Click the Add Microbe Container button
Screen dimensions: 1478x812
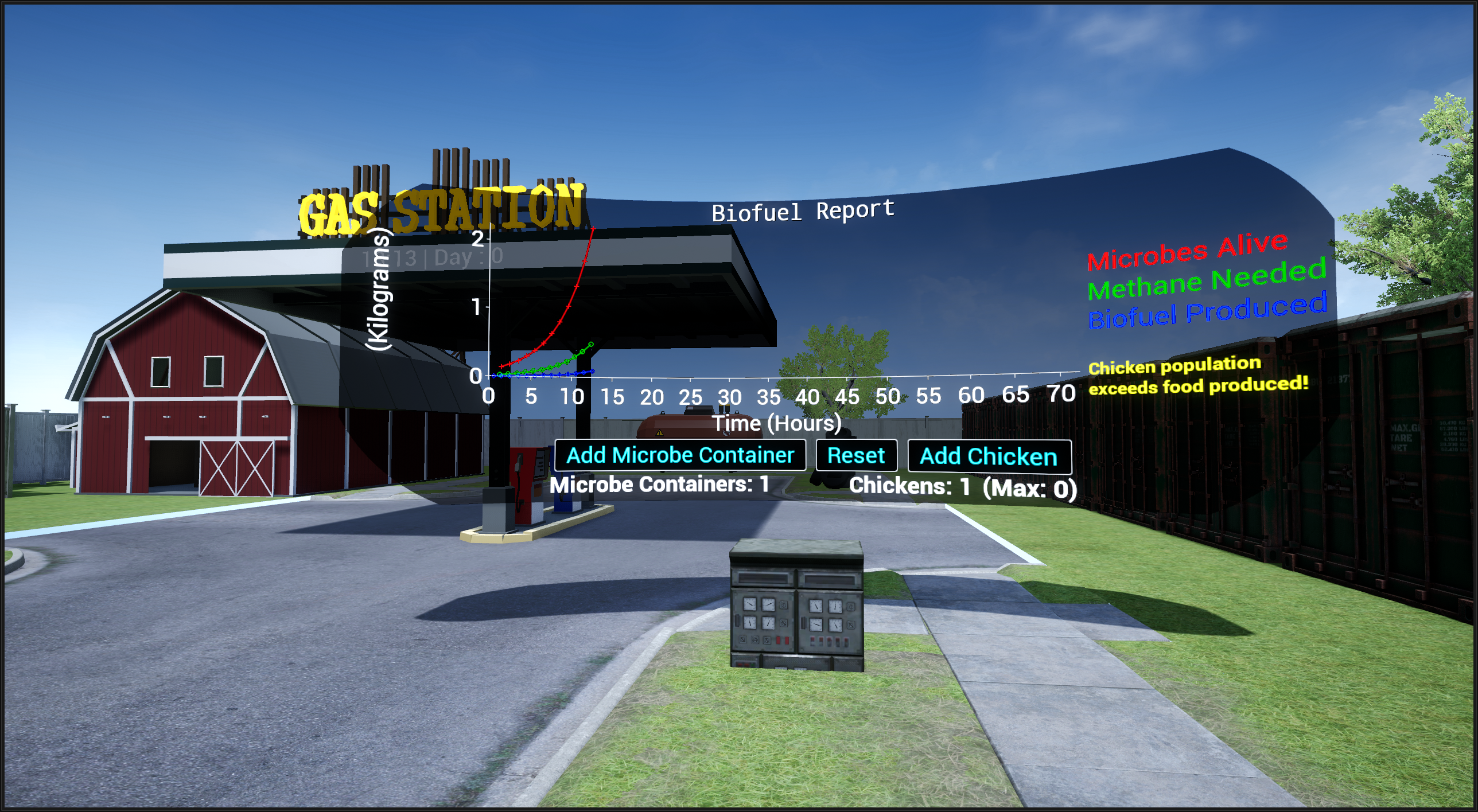point(680,455)
